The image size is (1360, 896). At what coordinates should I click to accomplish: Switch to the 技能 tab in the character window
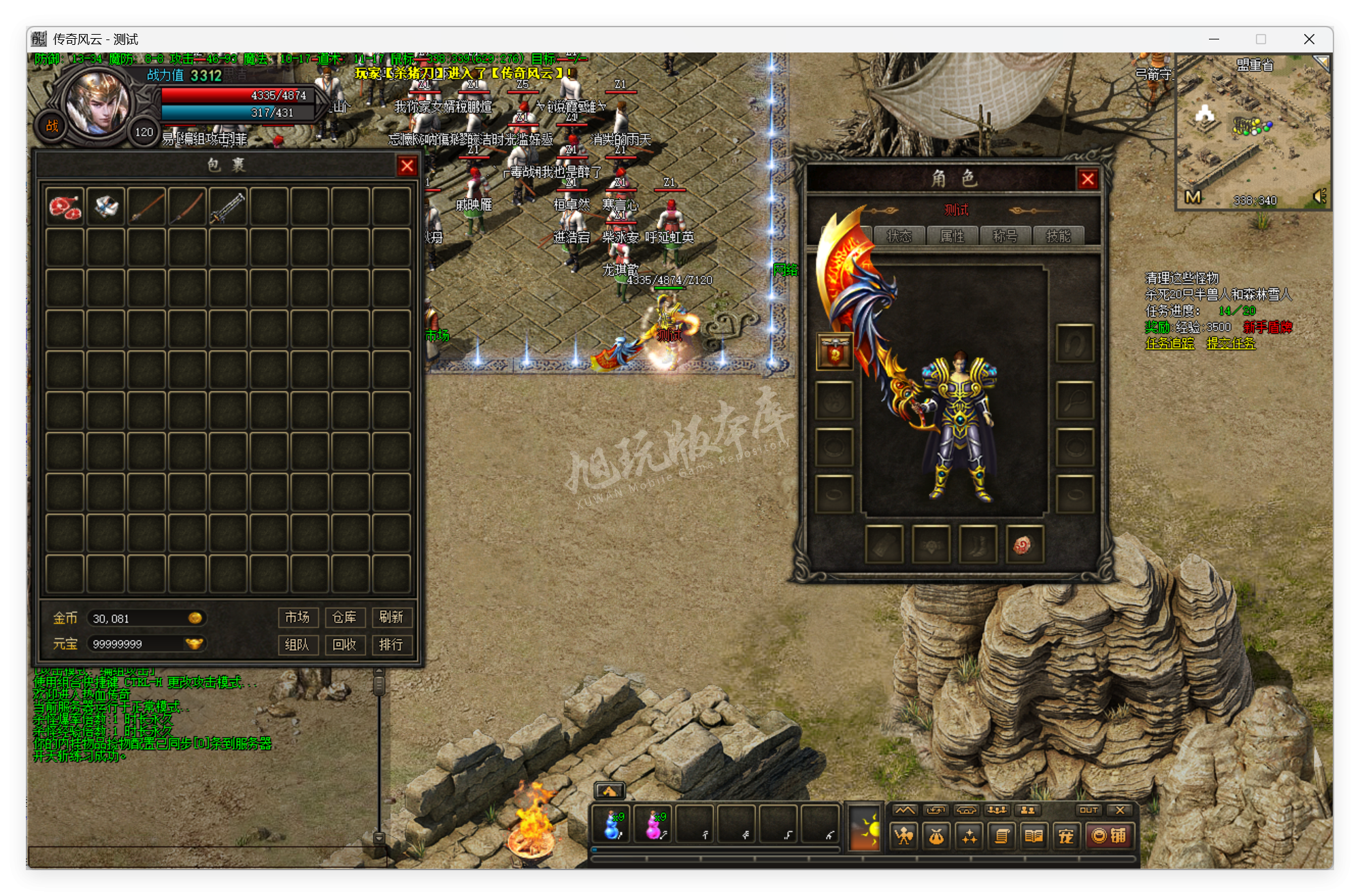(x=1058, y=236)
